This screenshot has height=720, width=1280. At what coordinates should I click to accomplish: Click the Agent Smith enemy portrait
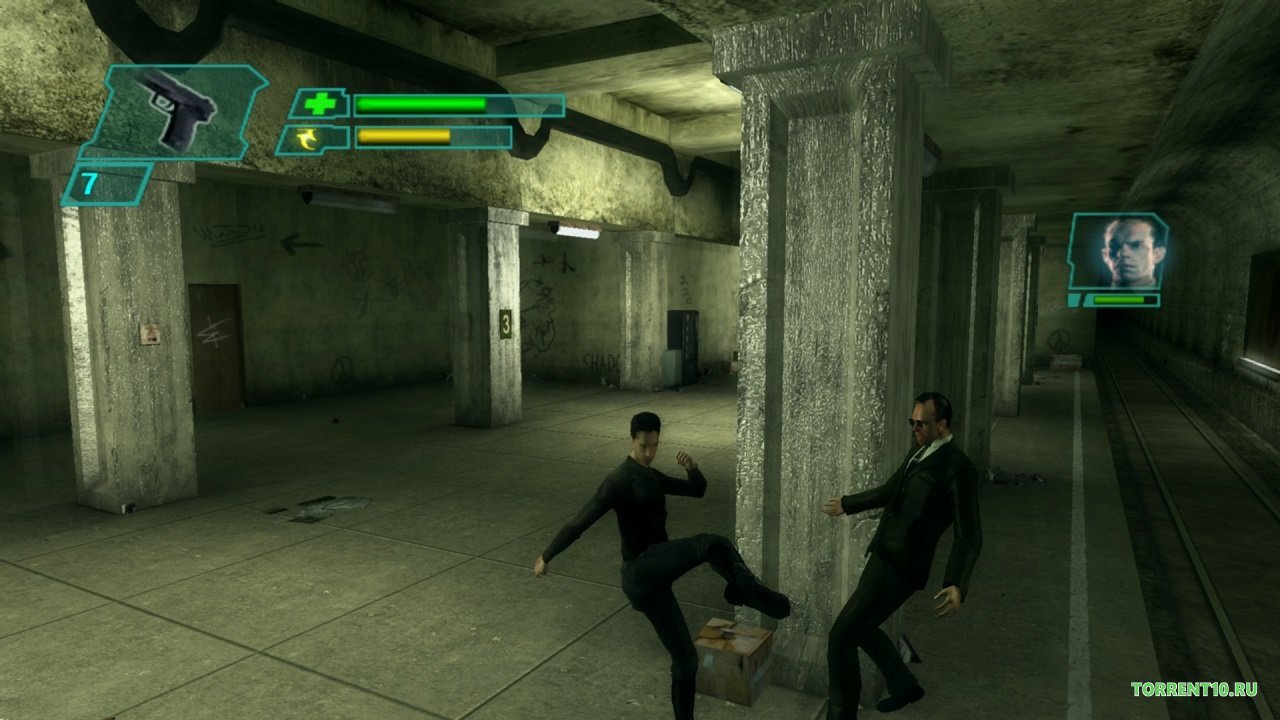1116,252
